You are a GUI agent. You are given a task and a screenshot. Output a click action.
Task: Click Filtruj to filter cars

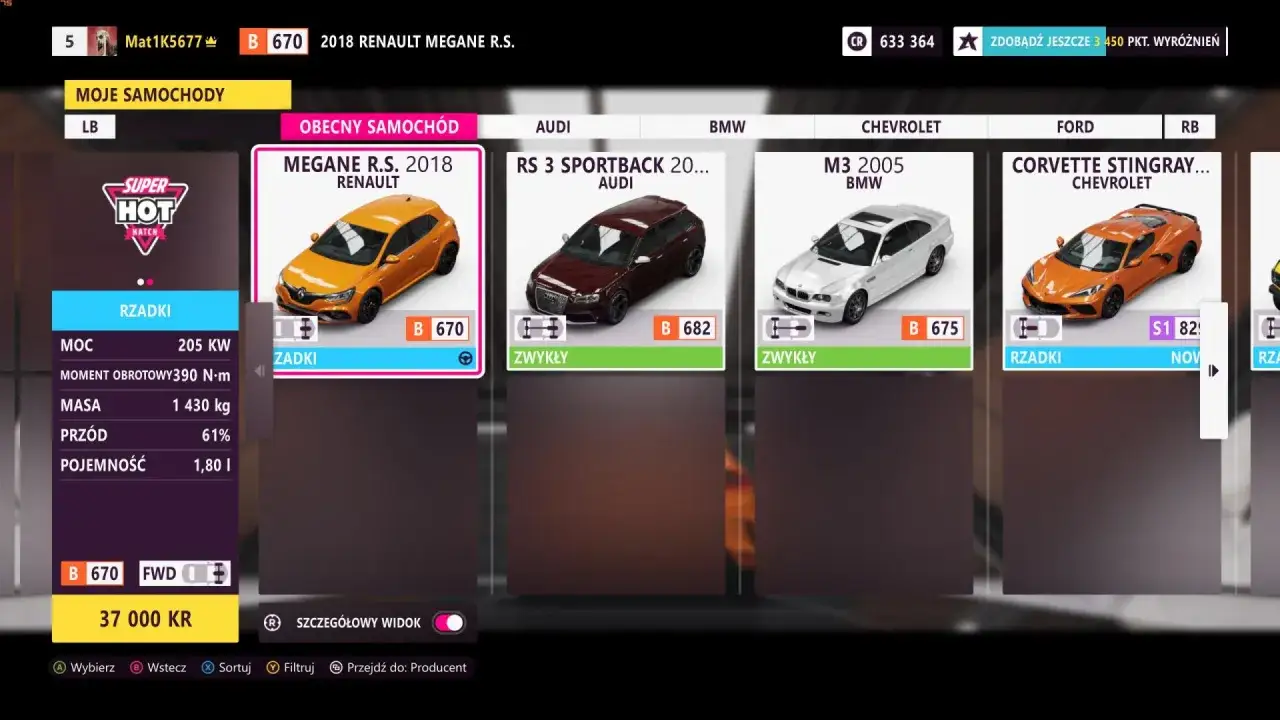pyautogui.click(x=290, y=667)
